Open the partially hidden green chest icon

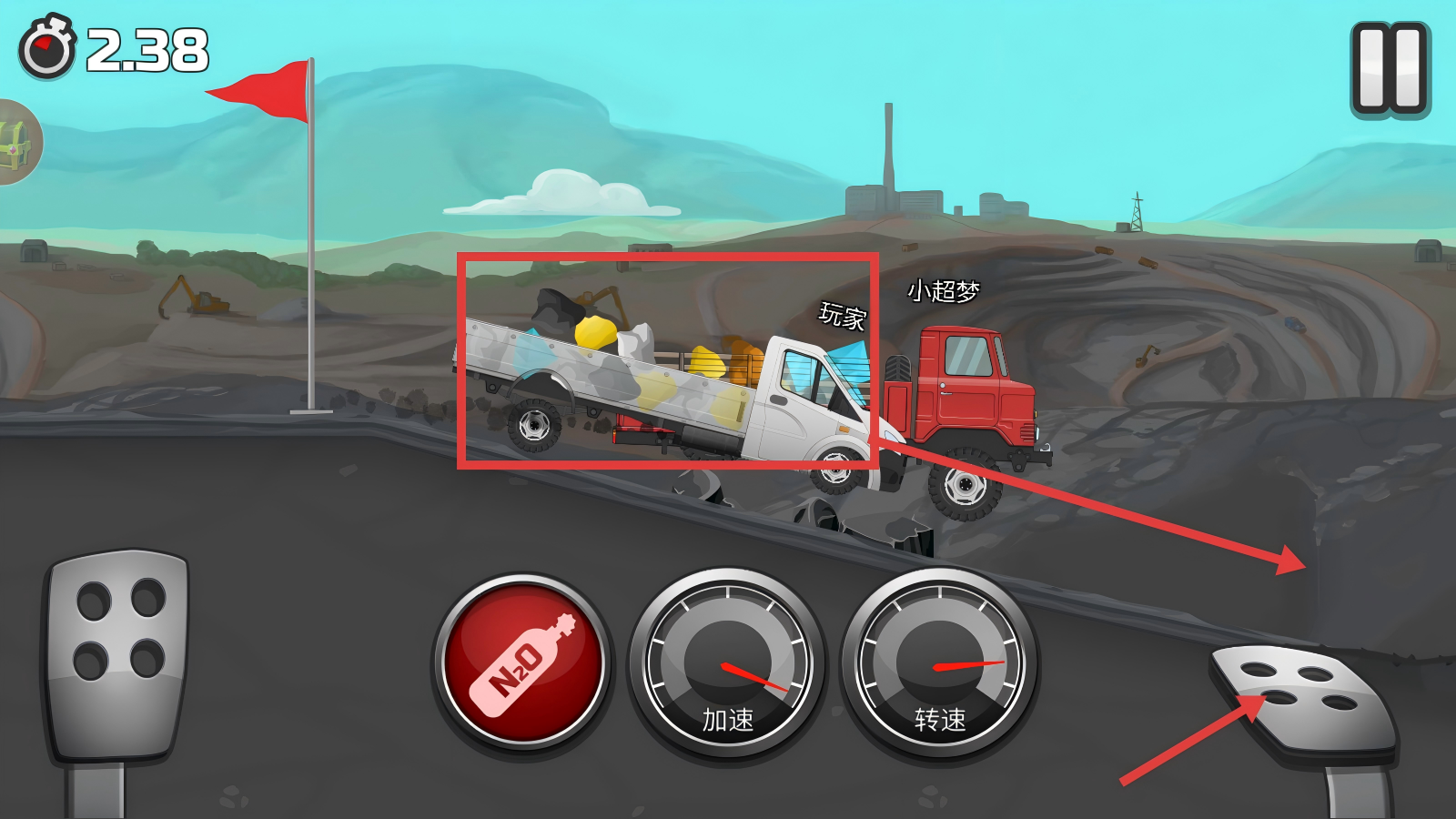click(16, 143)
